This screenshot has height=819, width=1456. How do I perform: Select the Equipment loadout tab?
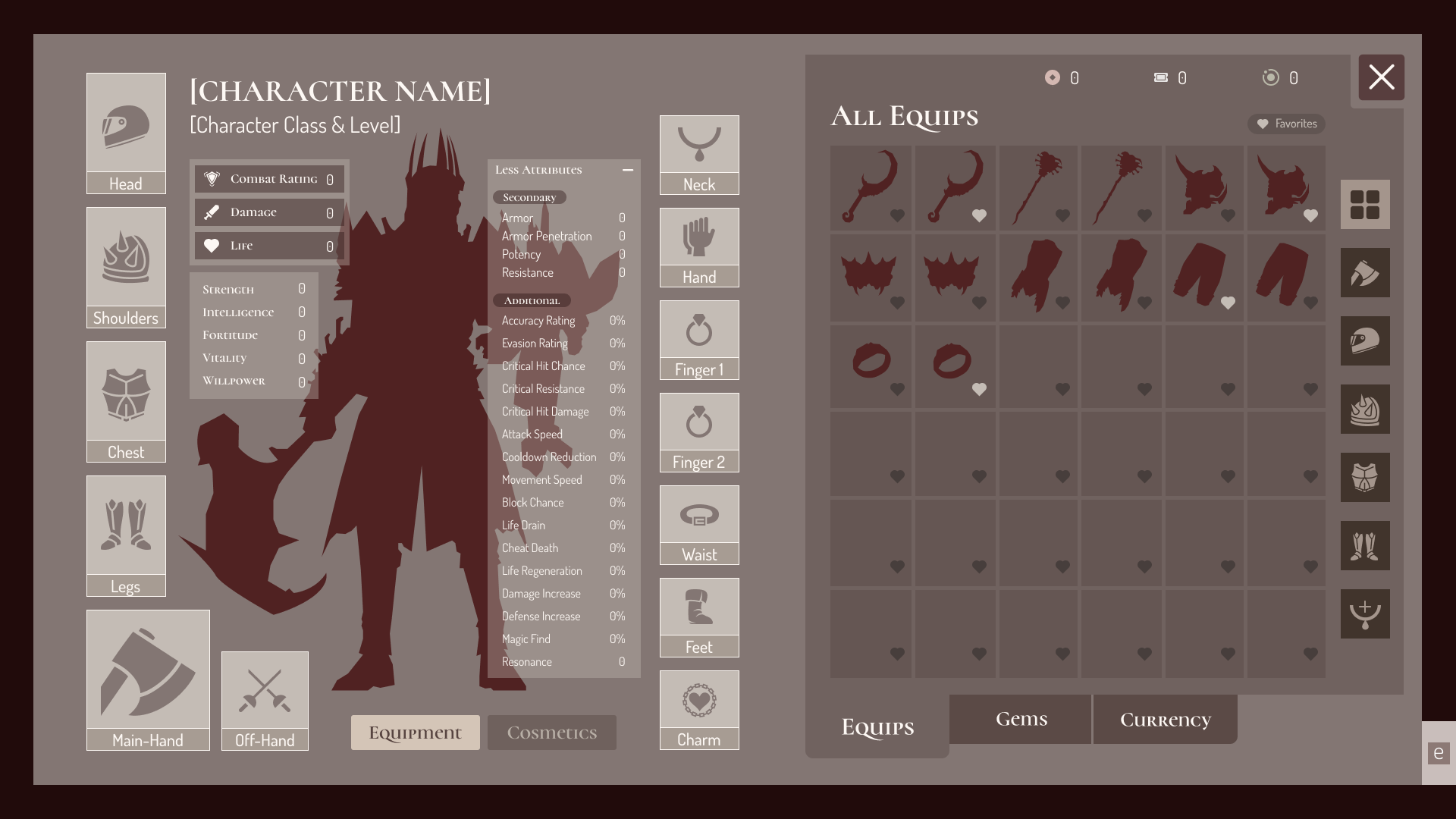pos(415,733)
